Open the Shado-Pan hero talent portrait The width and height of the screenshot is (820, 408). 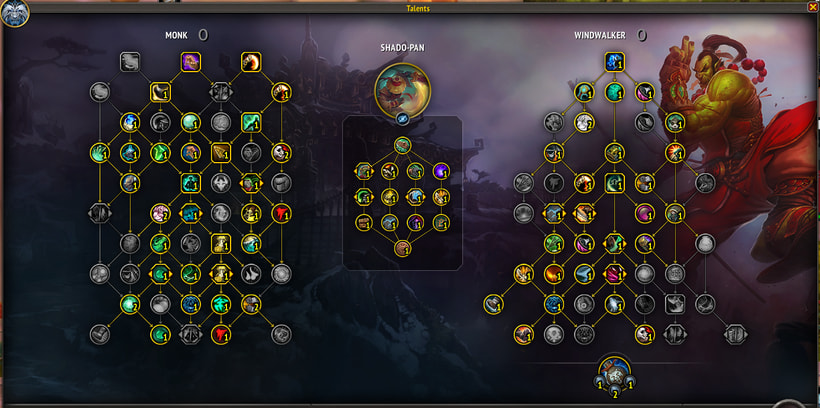coord(402,89)
